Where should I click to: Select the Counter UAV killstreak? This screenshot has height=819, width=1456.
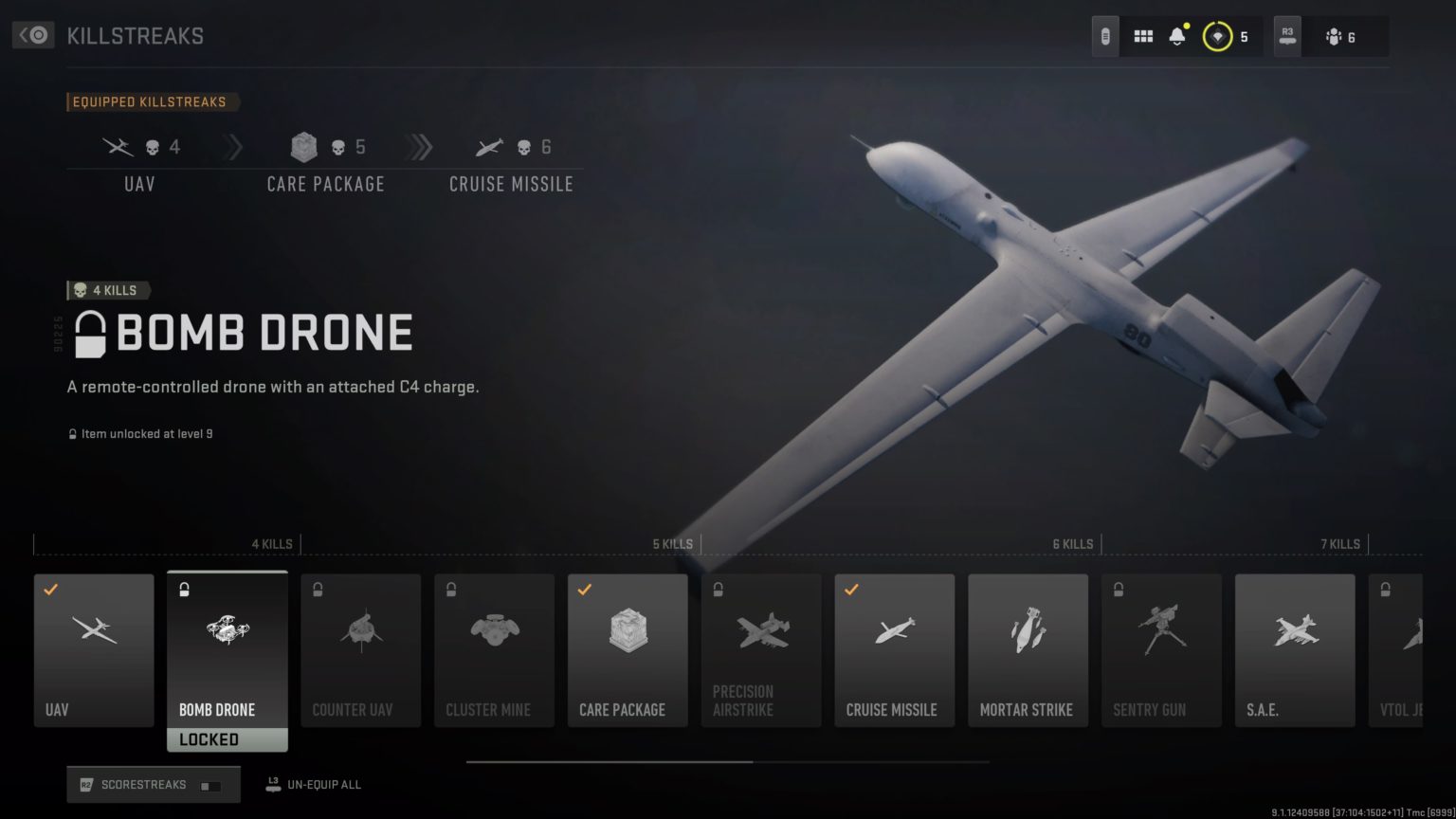[360, 650]
